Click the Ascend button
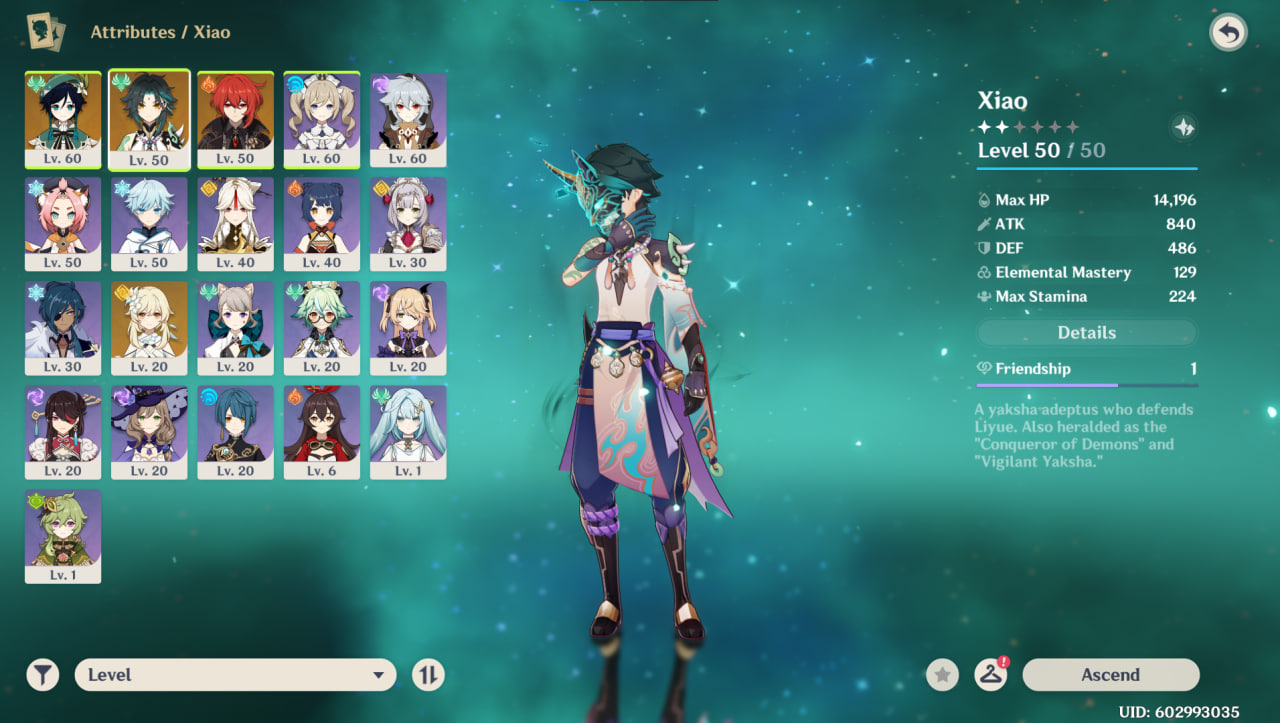Image resolution: width=1280 pixels, height=723 pixels. point(1110,675)
